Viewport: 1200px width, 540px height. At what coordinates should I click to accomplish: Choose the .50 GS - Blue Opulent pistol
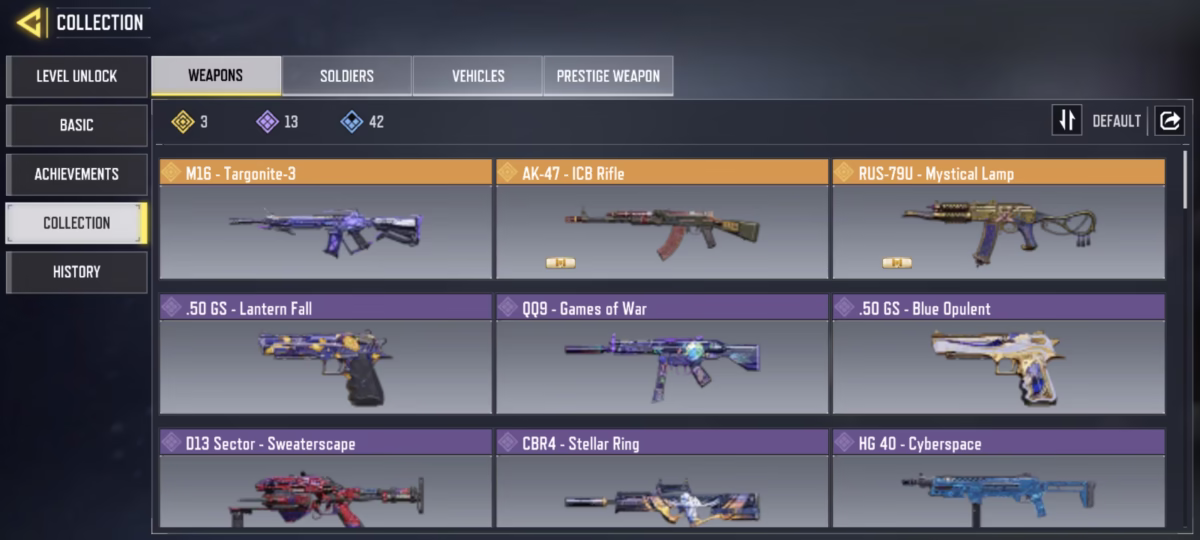click(x=998, y=354)
